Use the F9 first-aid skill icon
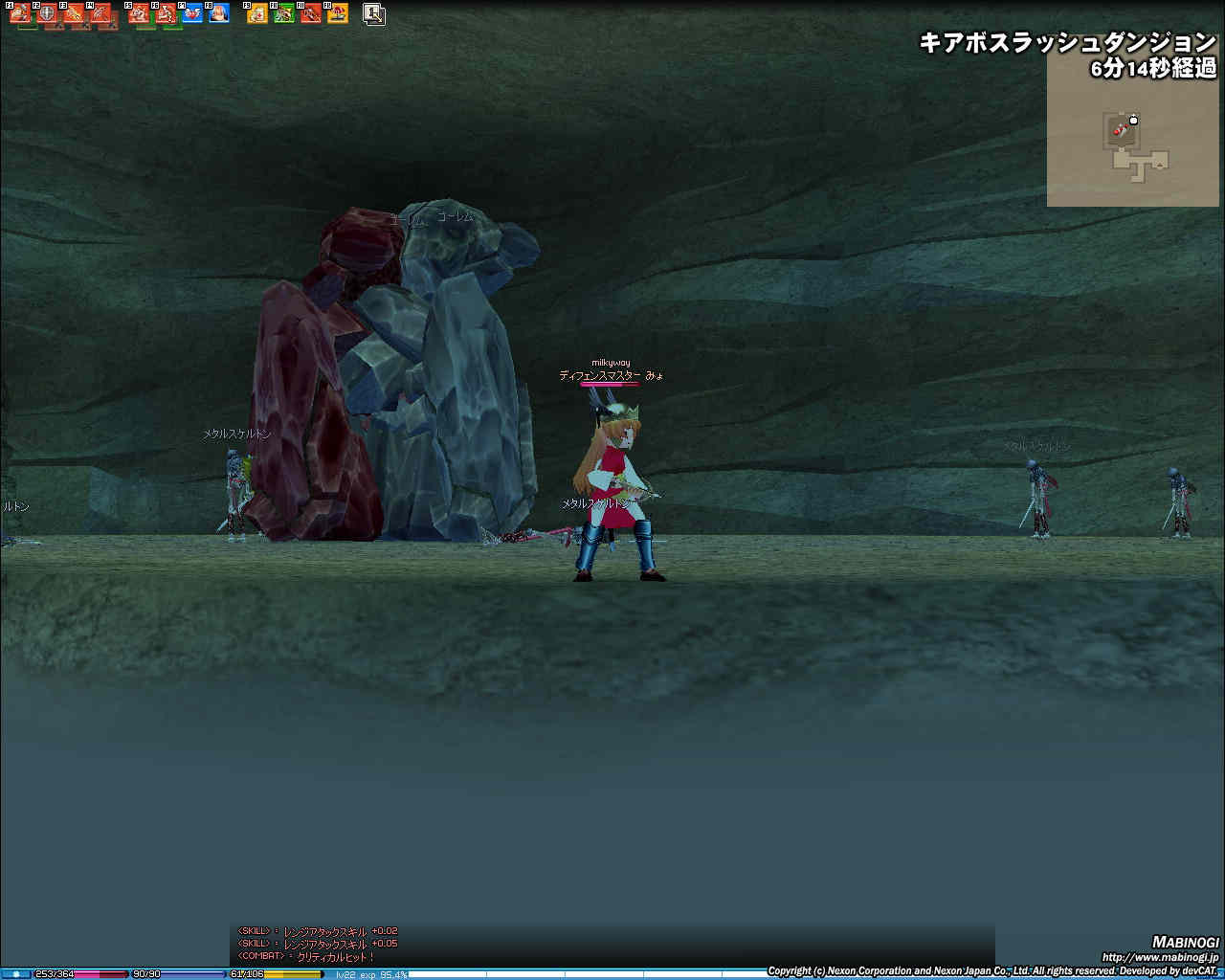 (257, 13)
